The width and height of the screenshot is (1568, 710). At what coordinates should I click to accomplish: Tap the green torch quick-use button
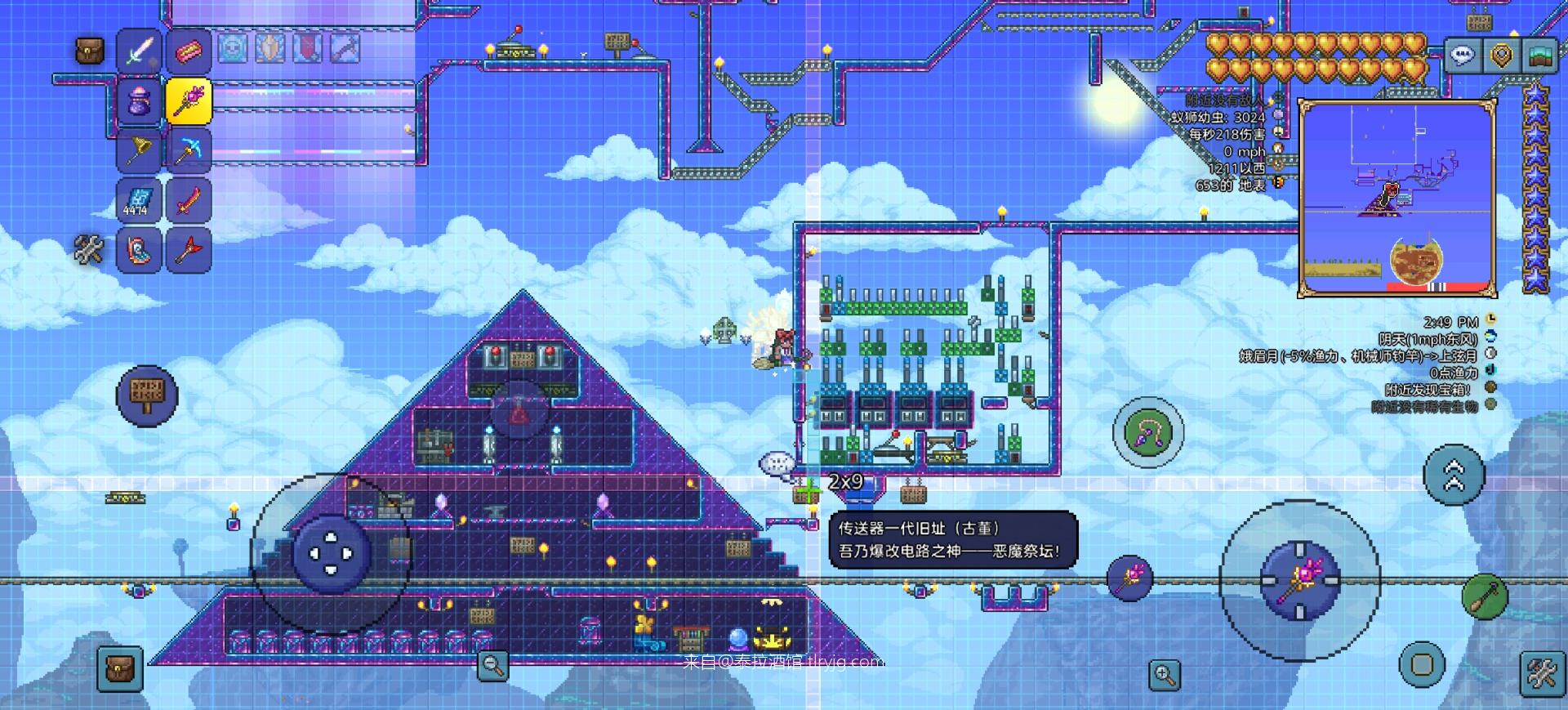click(1484, 596)
